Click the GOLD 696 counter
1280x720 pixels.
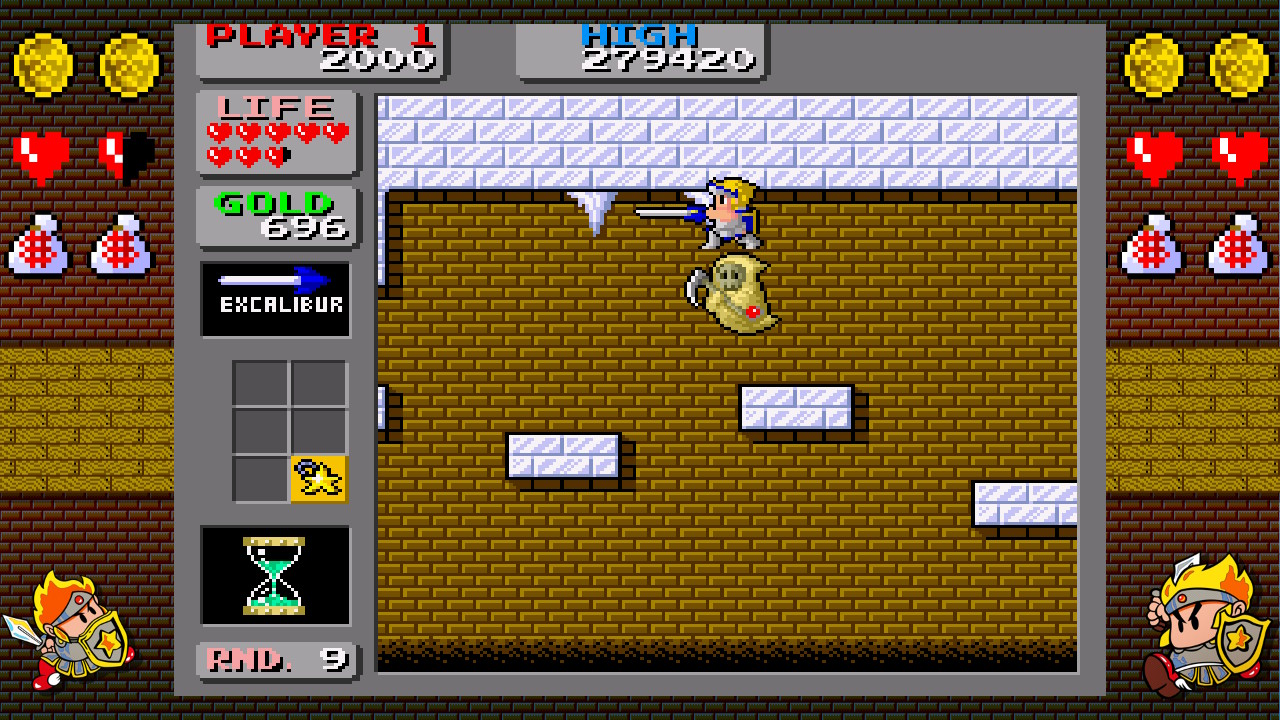tap(275, 216)
